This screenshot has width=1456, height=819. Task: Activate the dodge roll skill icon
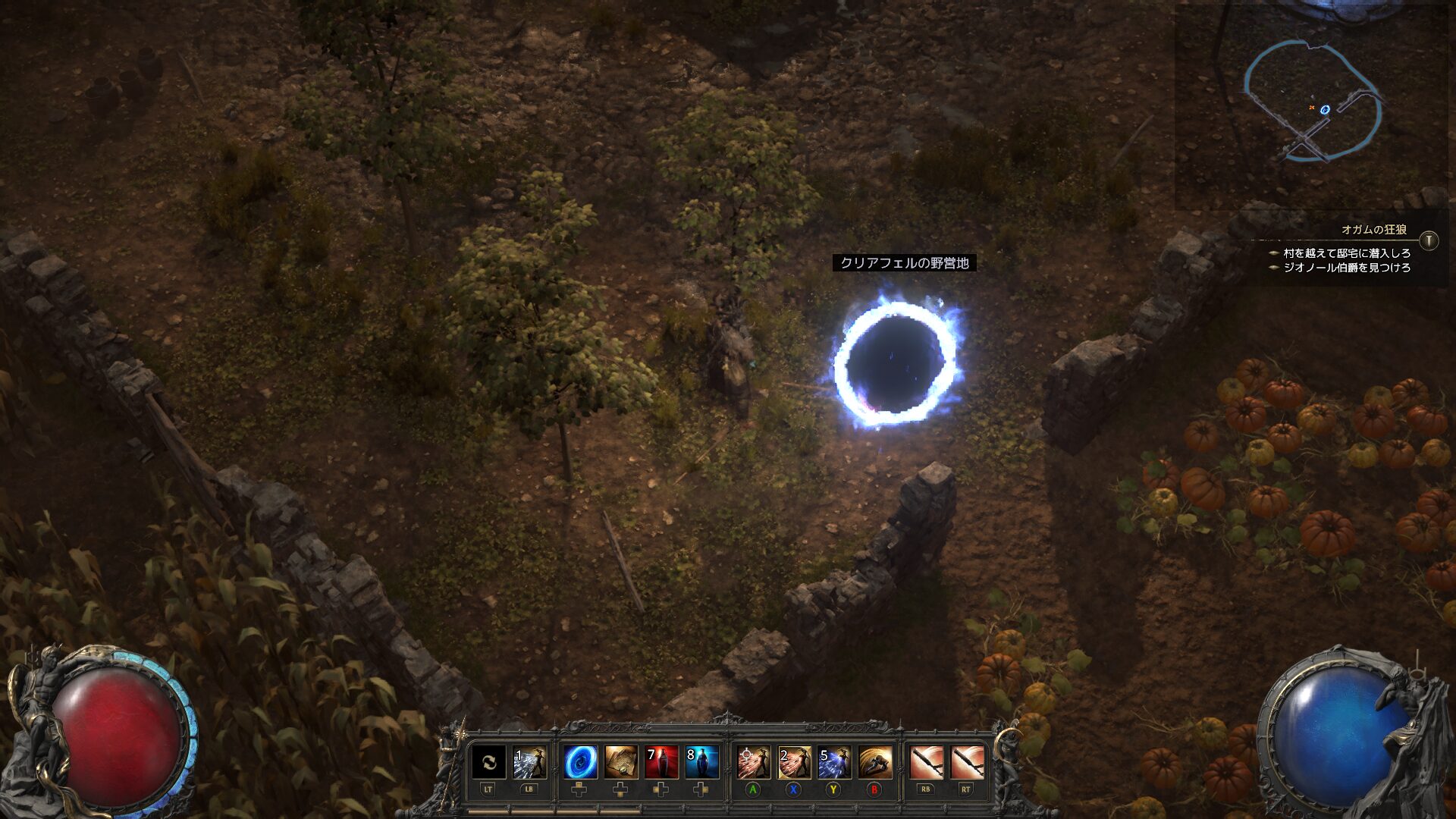point(875,762)
